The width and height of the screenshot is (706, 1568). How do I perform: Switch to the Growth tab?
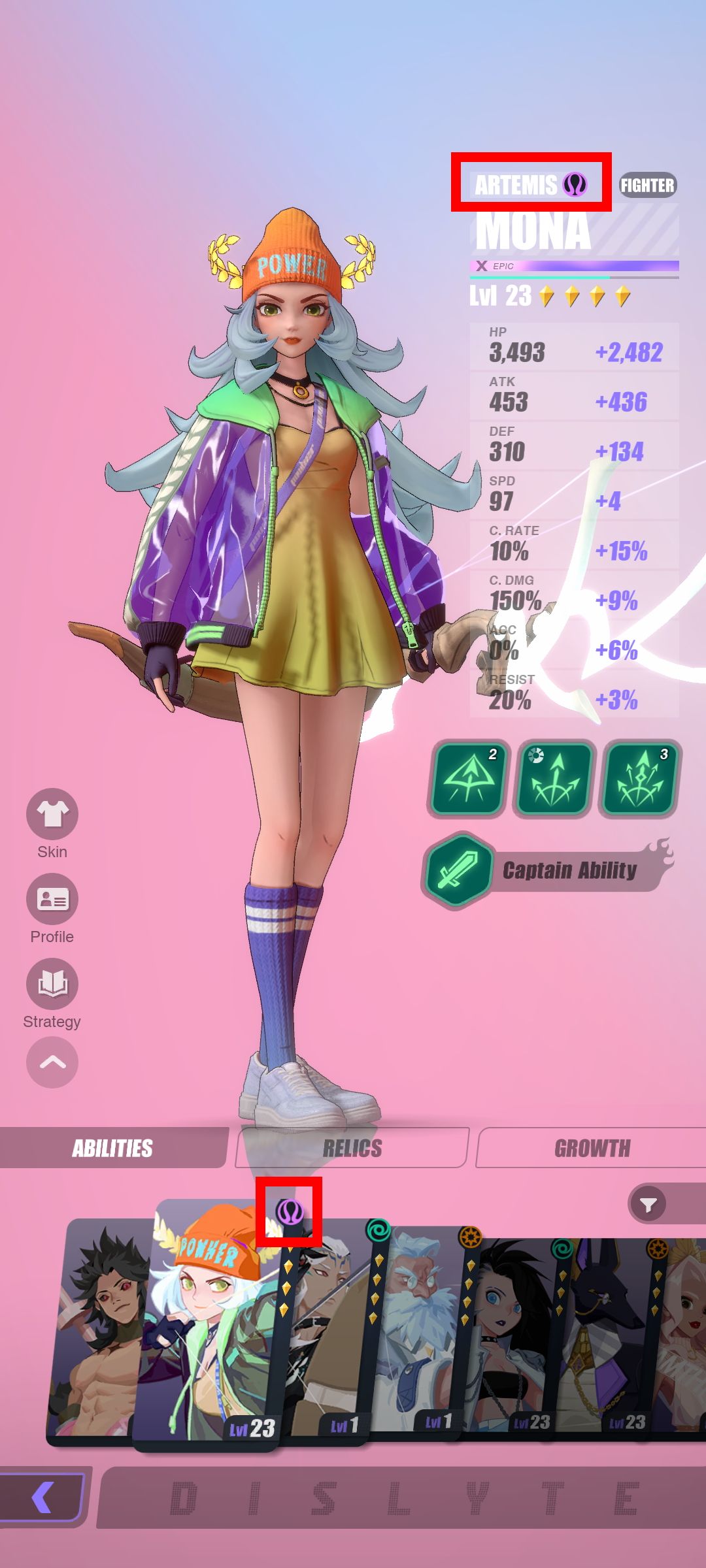pyautogui.click(x=592, y=1148)
